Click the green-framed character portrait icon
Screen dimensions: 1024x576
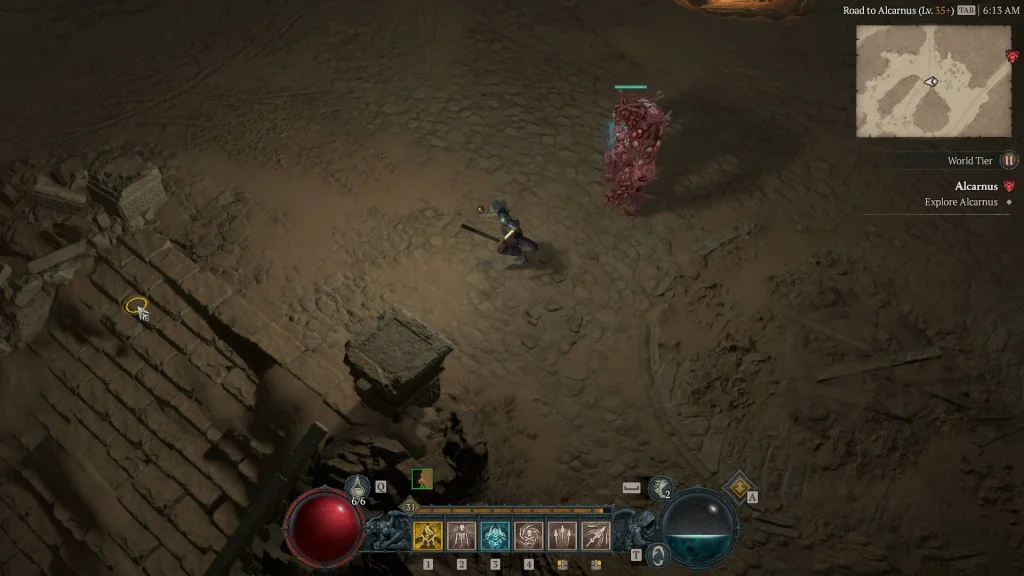click(x=422, y=479)
